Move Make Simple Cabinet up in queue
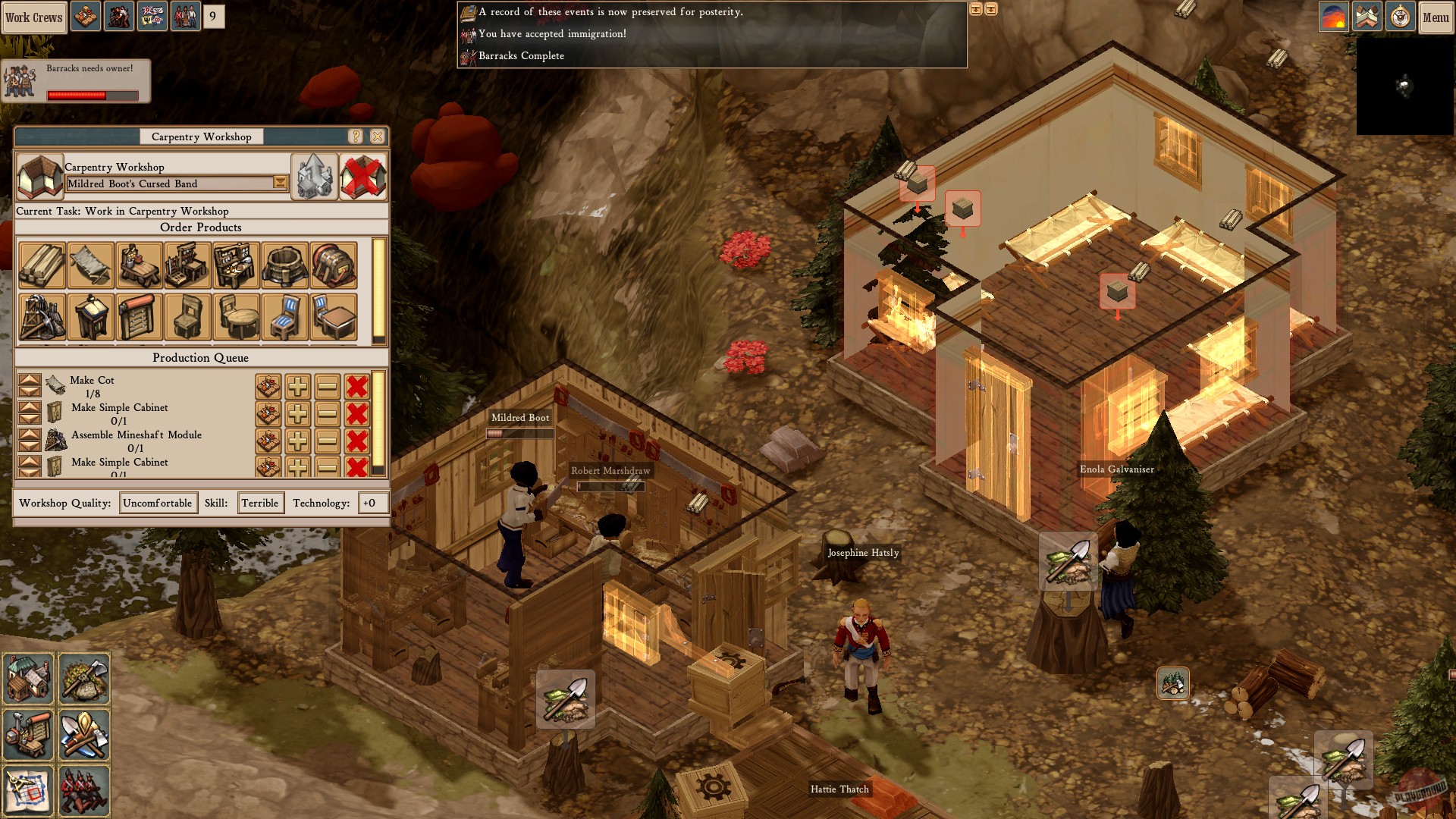This screenshot has height=819, width=1456. (x=29, y=408)
